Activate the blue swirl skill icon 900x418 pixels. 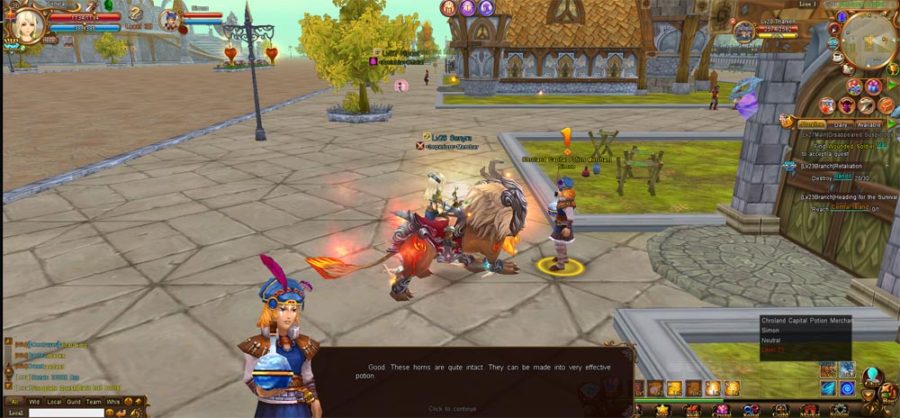click(x=847, y=388)
